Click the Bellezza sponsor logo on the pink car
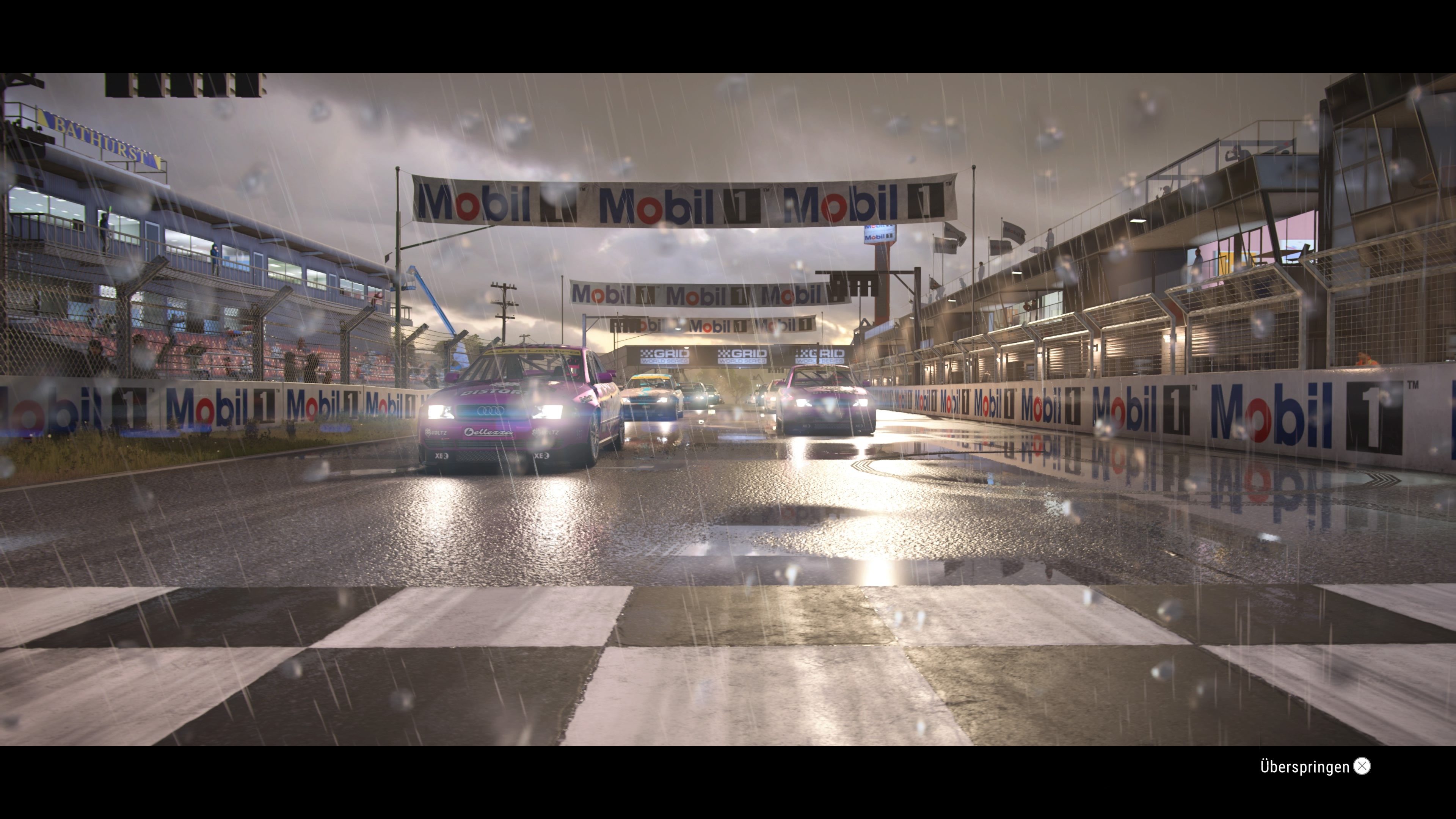 [490, 433]
